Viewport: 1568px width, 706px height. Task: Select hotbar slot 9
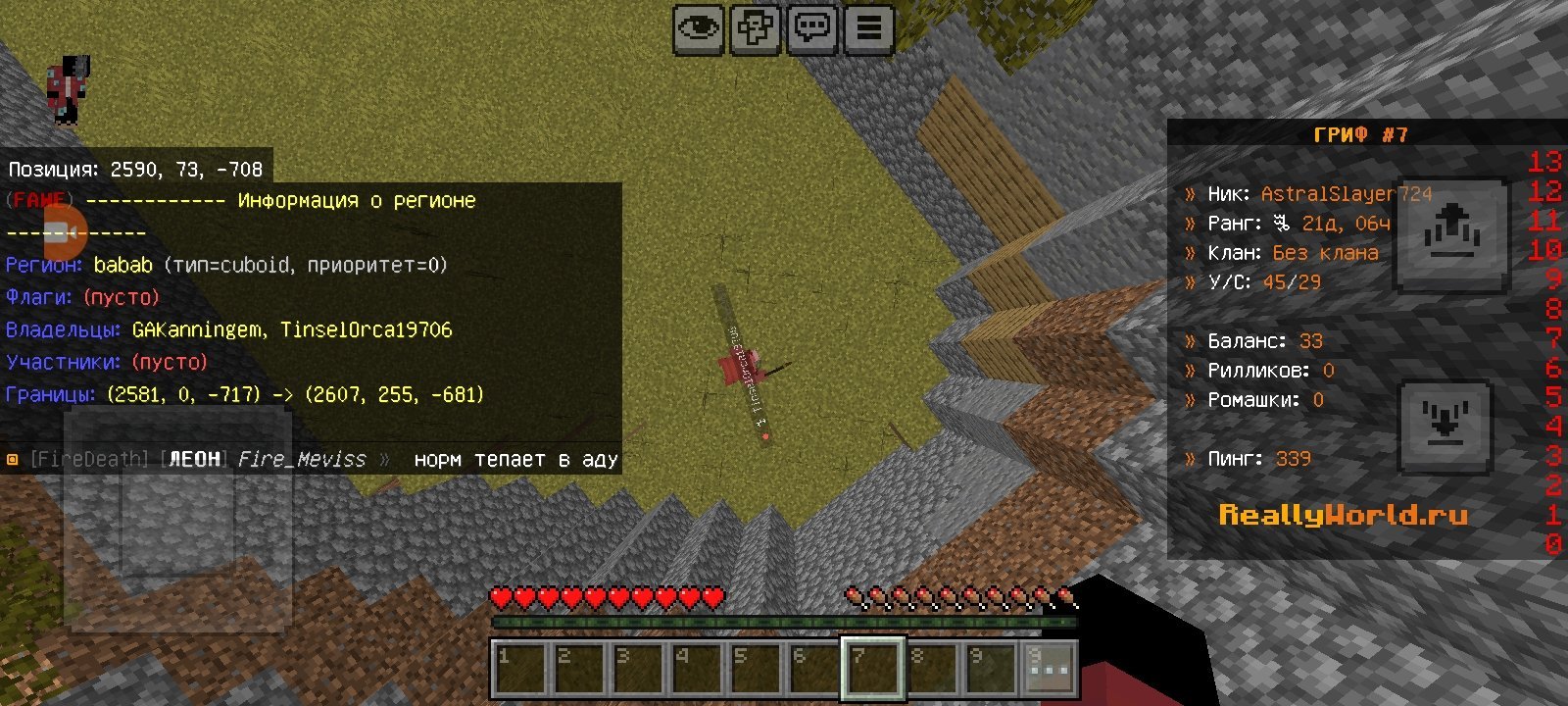tap(990, 669)
